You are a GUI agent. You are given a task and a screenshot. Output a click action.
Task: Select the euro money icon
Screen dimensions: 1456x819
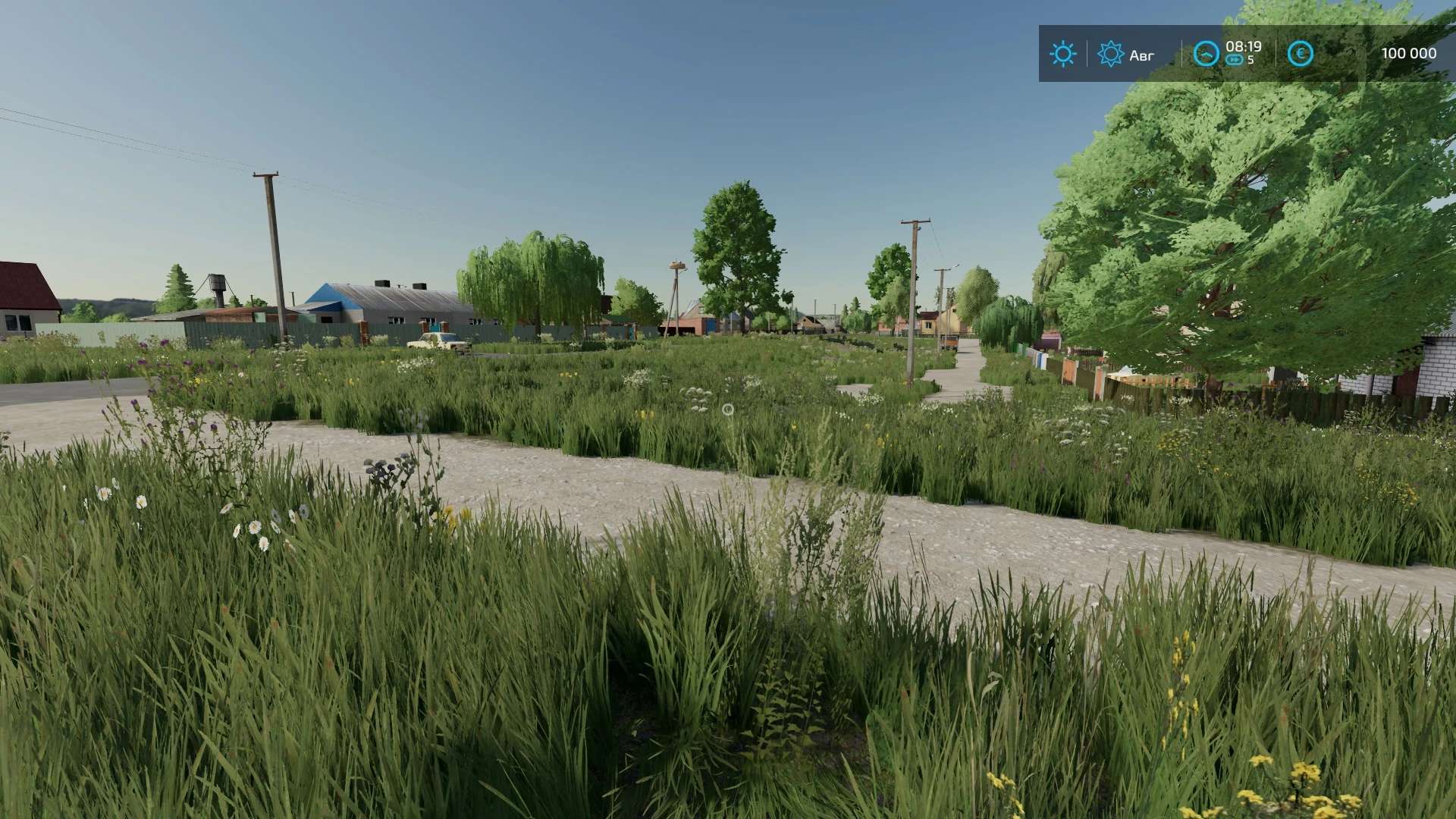tap(1301, 54)
